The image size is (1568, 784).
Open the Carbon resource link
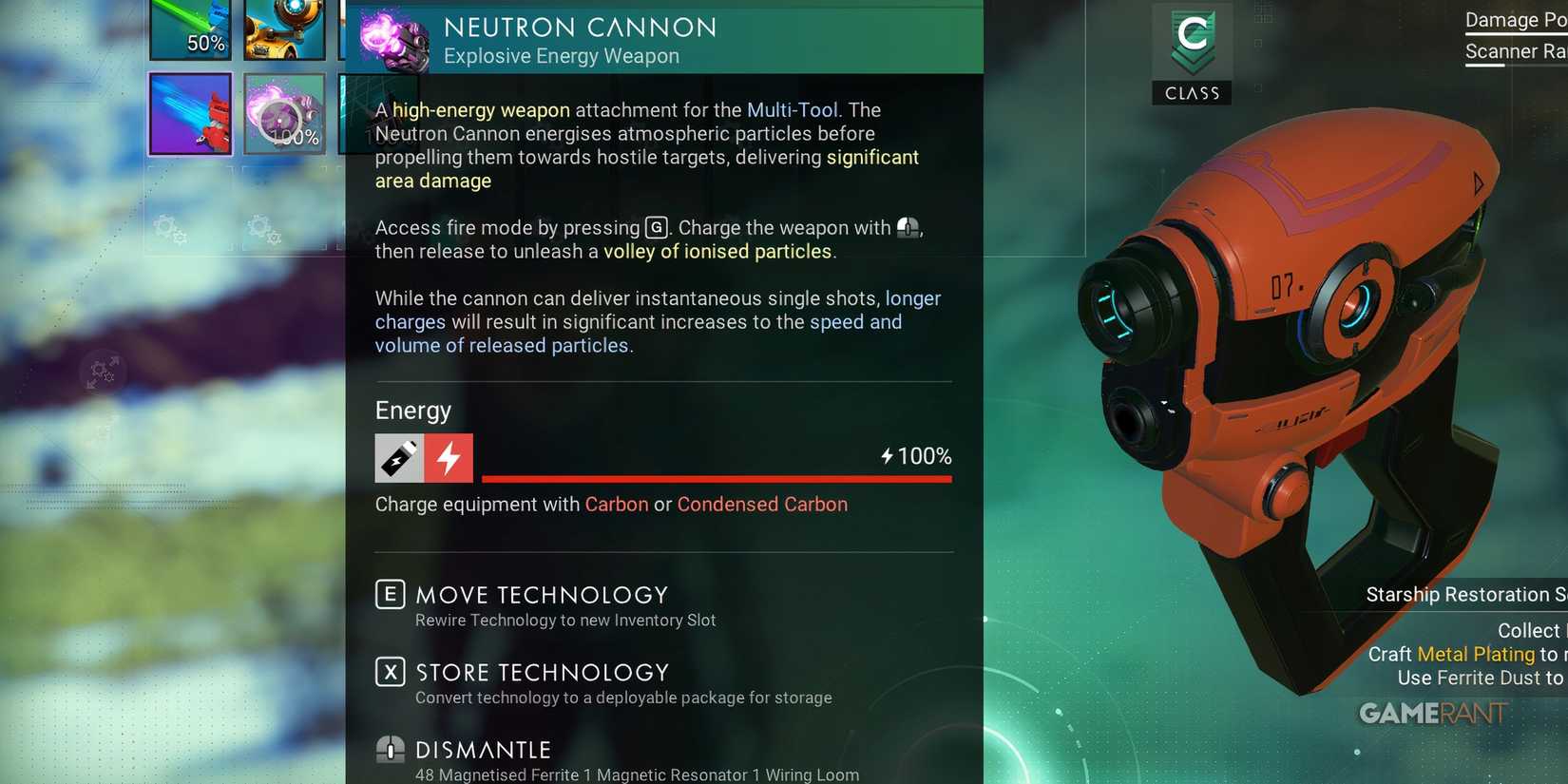pyautogui.click(x=617, y=504)
